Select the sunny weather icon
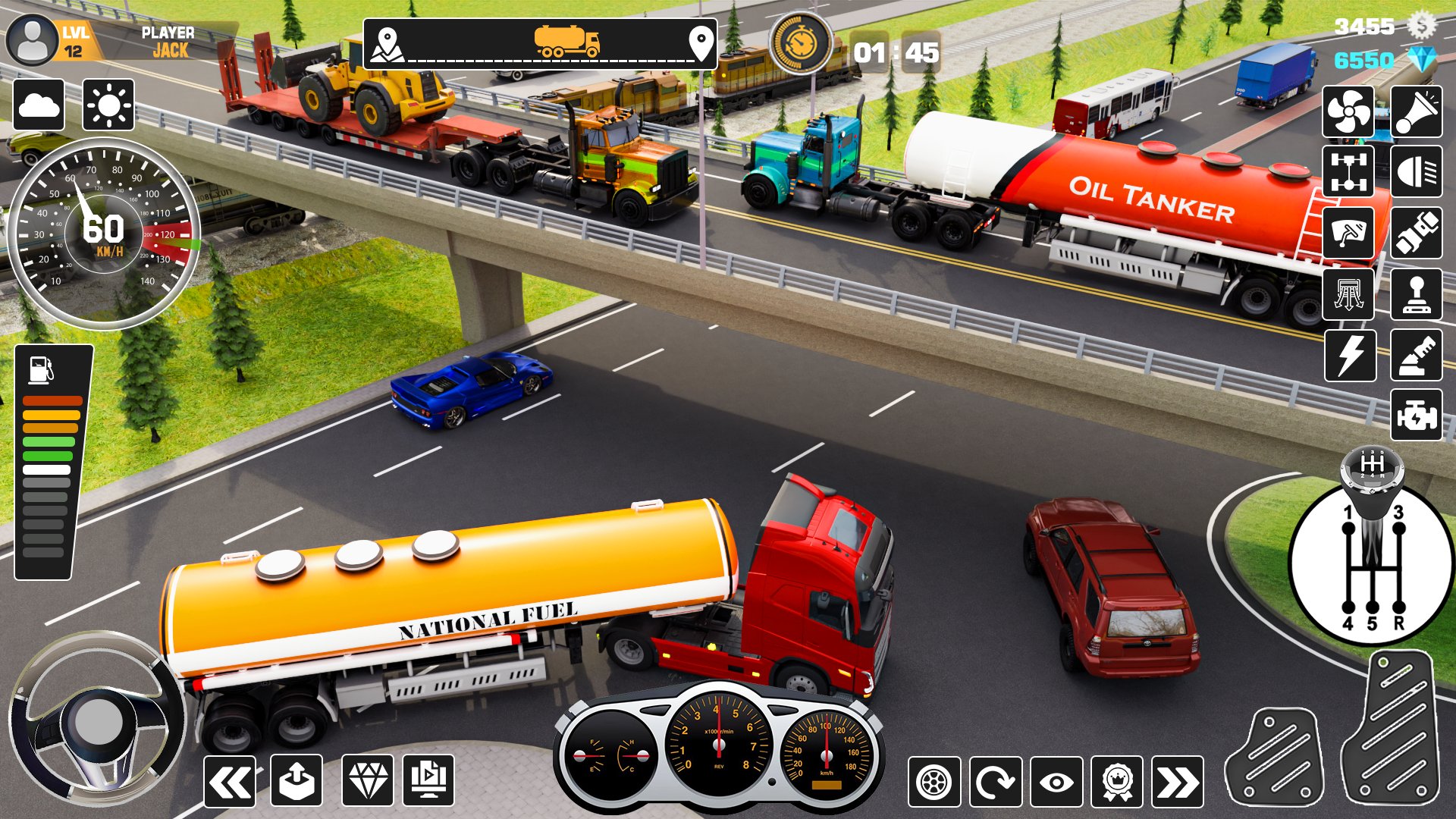The width and height of the screenshot is (1456, 819). click(x=108, y=105)
